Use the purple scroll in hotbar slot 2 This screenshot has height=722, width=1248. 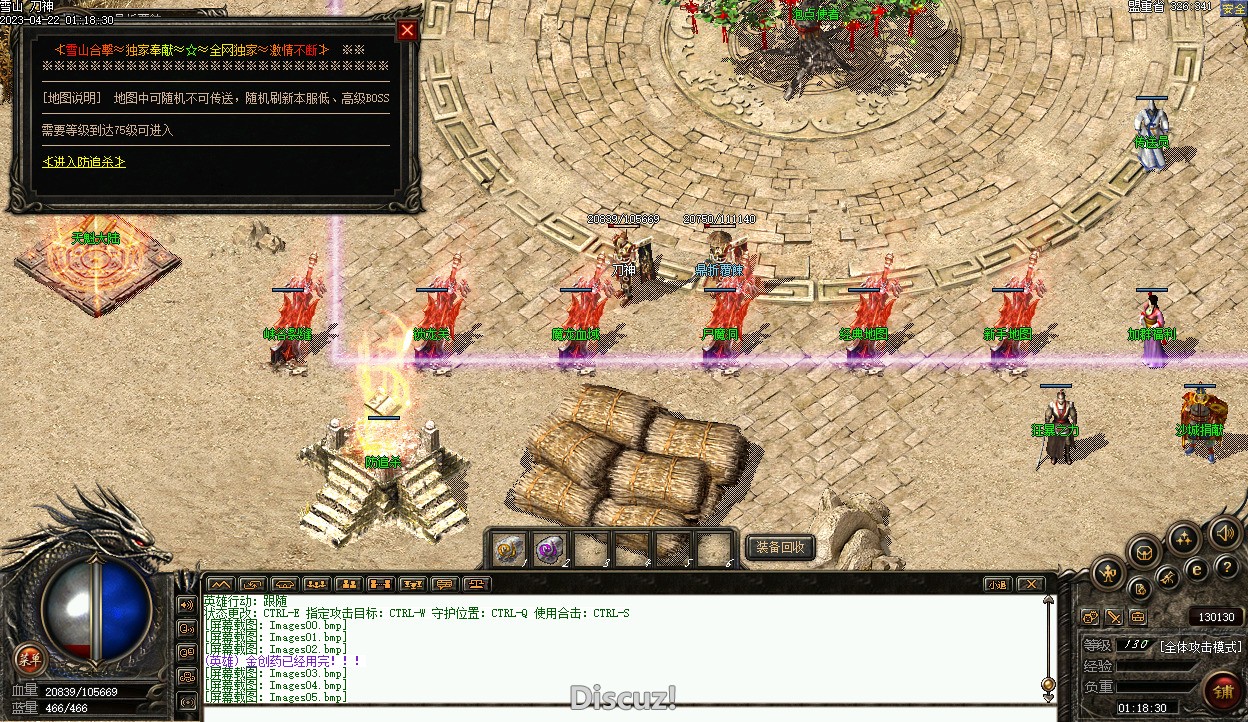(x=549, y=548)
